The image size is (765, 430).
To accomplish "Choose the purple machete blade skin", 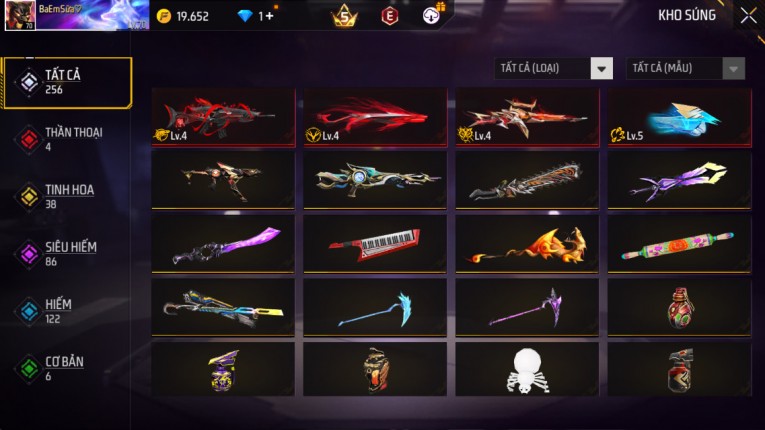I will click(x=223, y=244).
